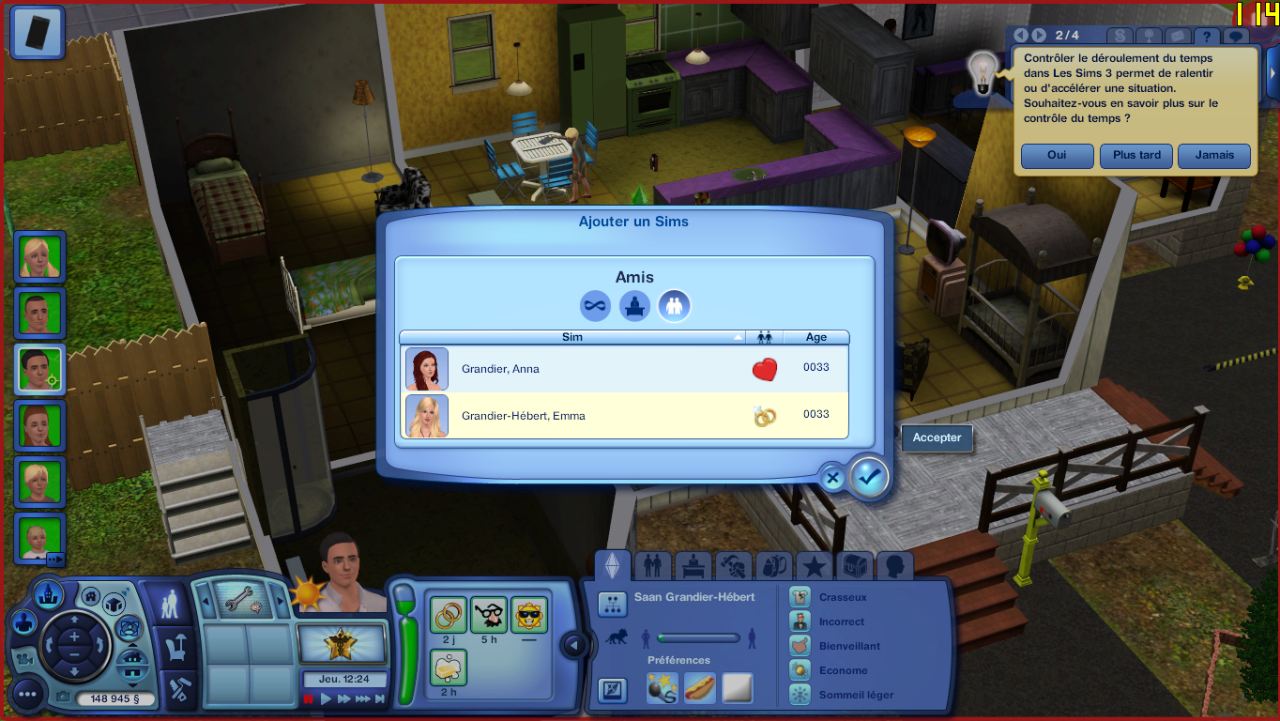Open the relationships tab with two figures
This screenshot has width=1280, height=721.
coord(652,567)
